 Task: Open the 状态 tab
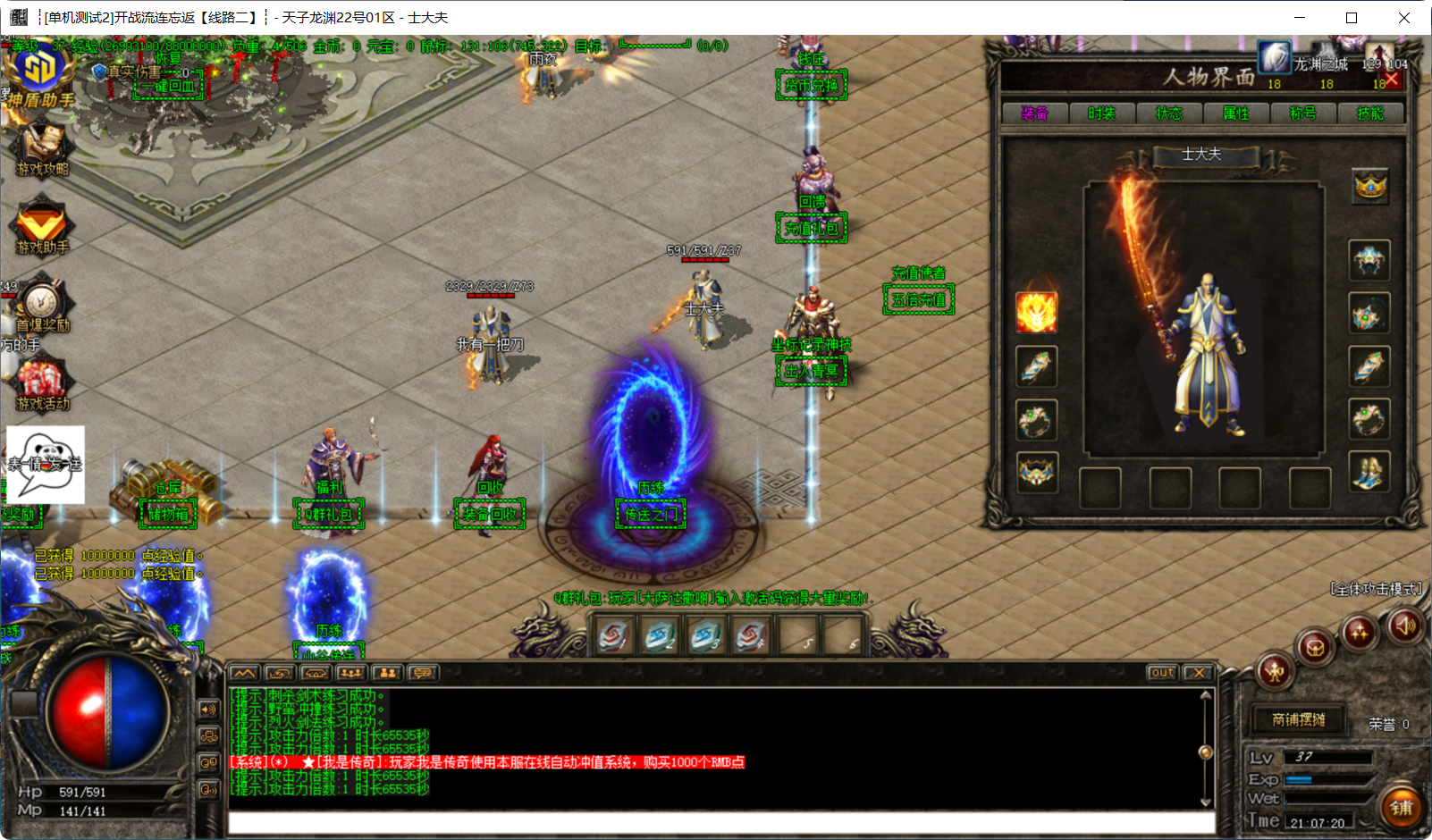pos(1168,113)
